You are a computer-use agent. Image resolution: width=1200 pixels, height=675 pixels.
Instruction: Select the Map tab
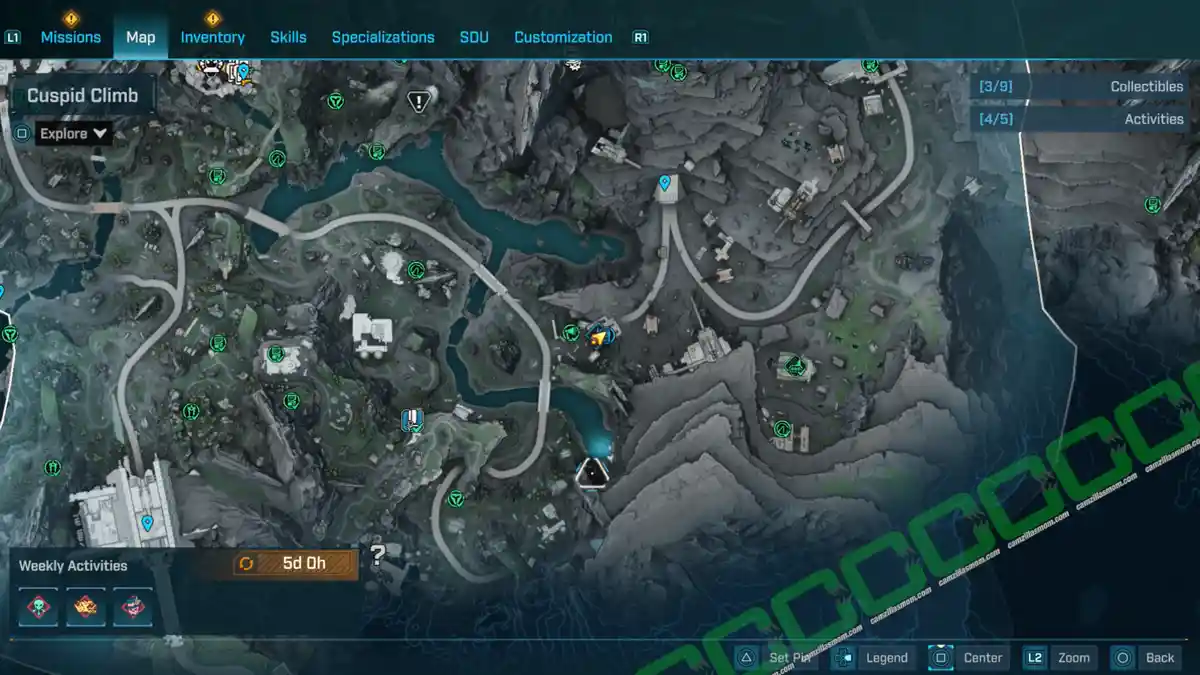(141, 37)
